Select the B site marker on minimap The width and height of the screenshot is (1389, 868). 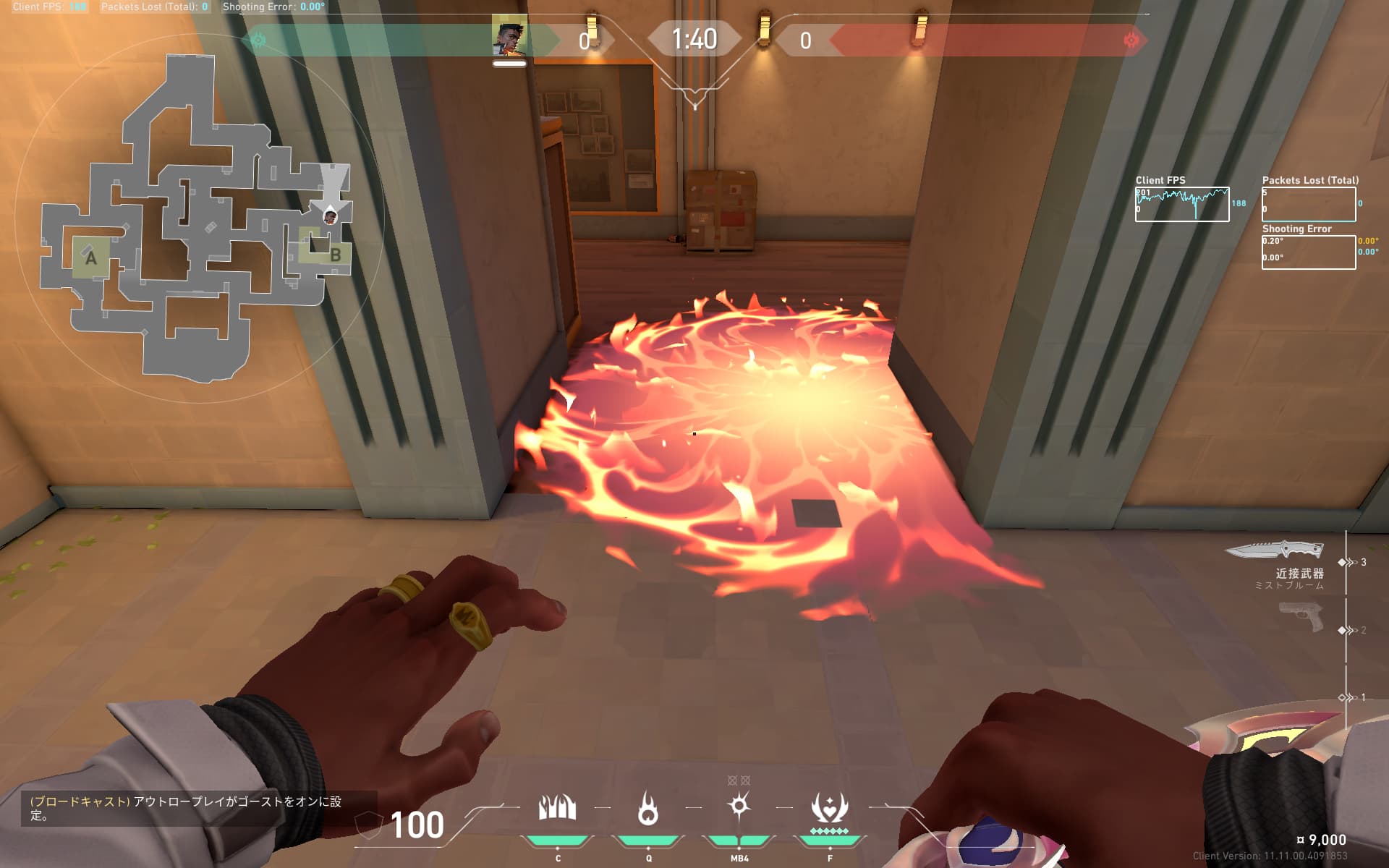[x=335, y=255]
